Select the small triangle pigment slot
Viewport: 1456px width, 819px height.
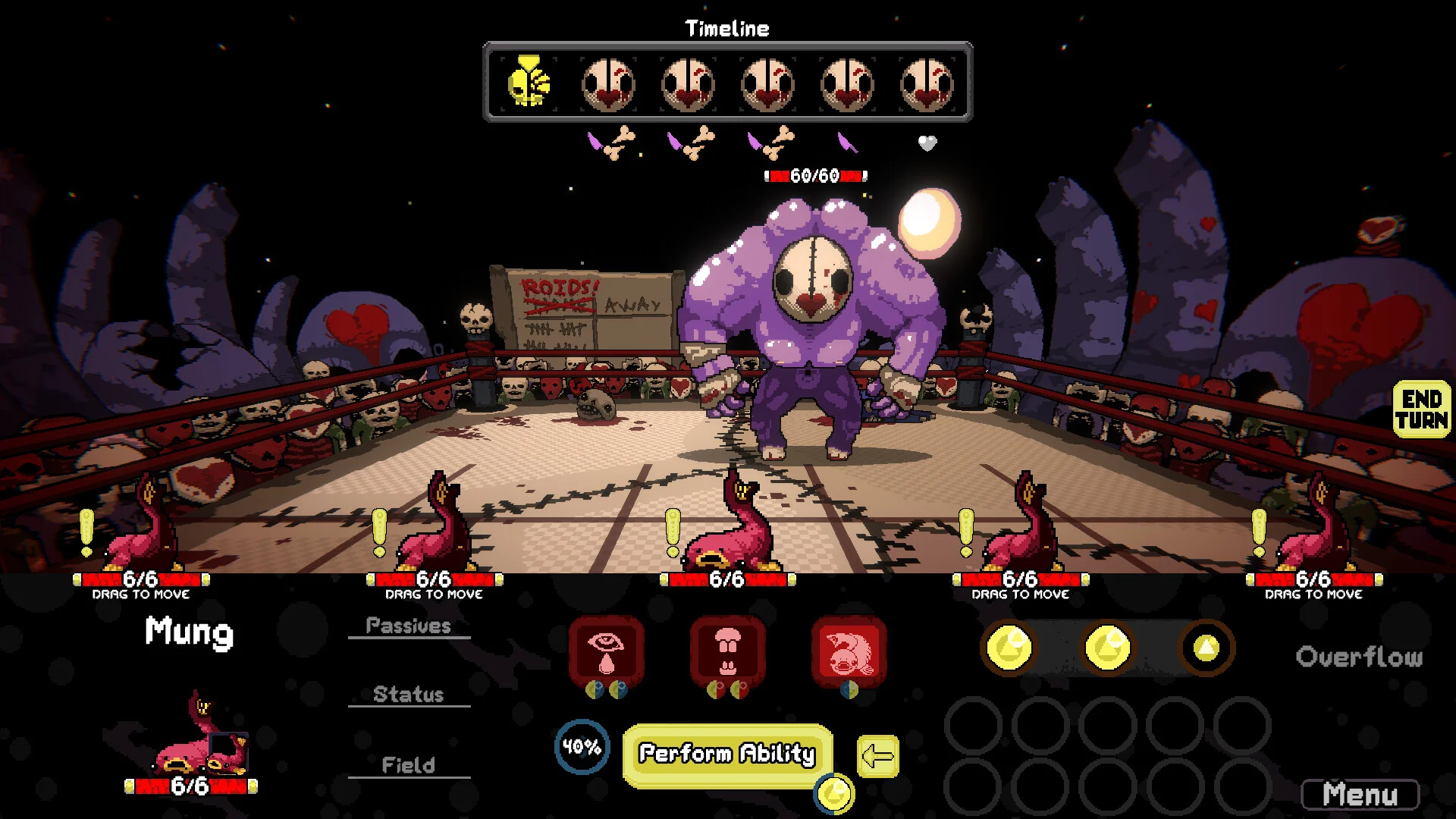1206,648
